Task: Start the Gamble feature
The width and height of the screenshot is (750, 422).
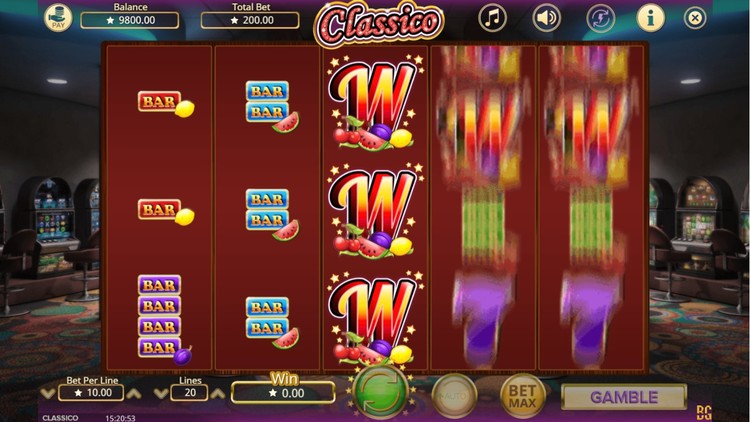Action: tap(624, 397)
